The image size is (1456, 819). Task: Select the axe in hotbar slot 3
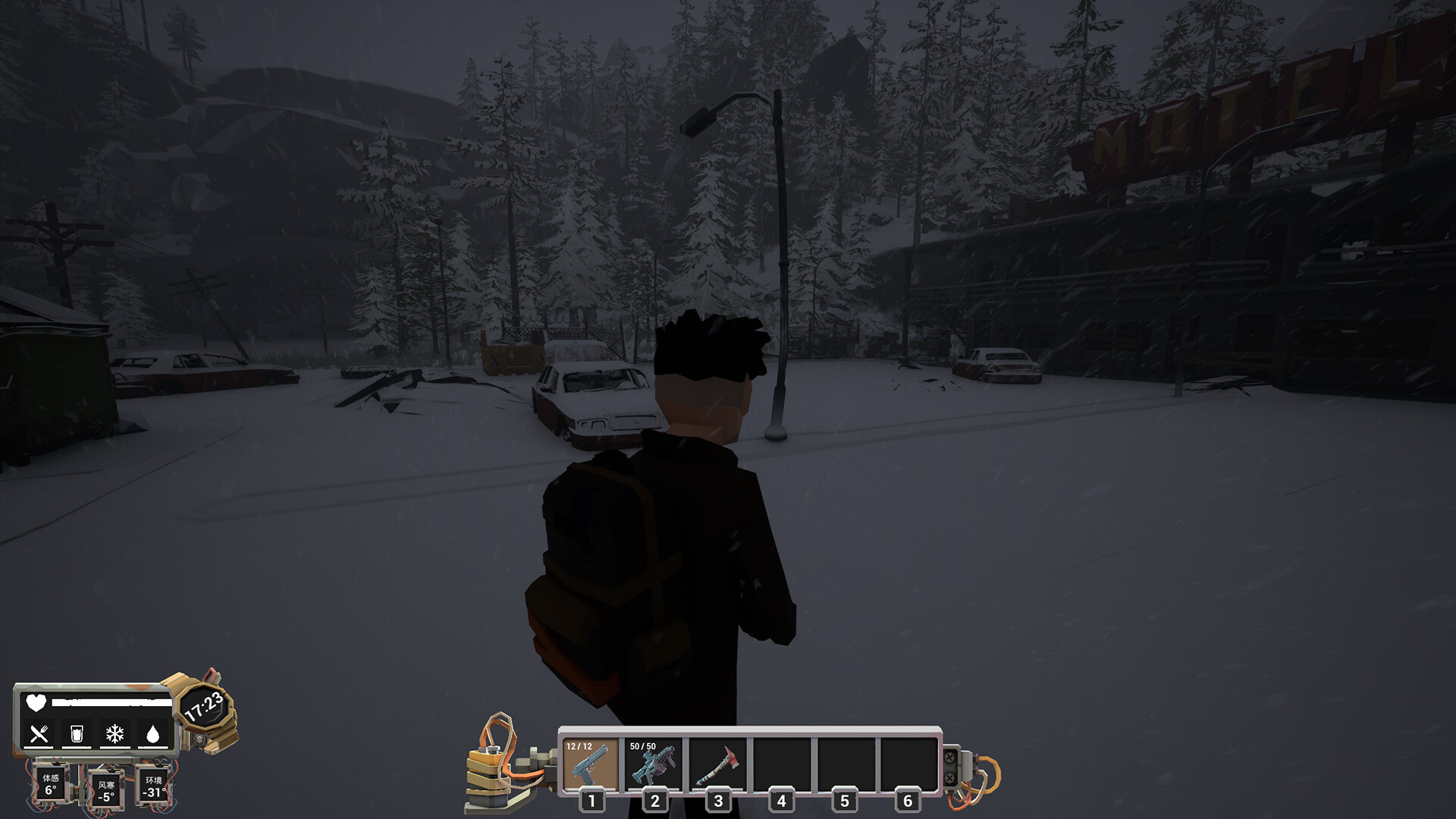coord(717,764)
